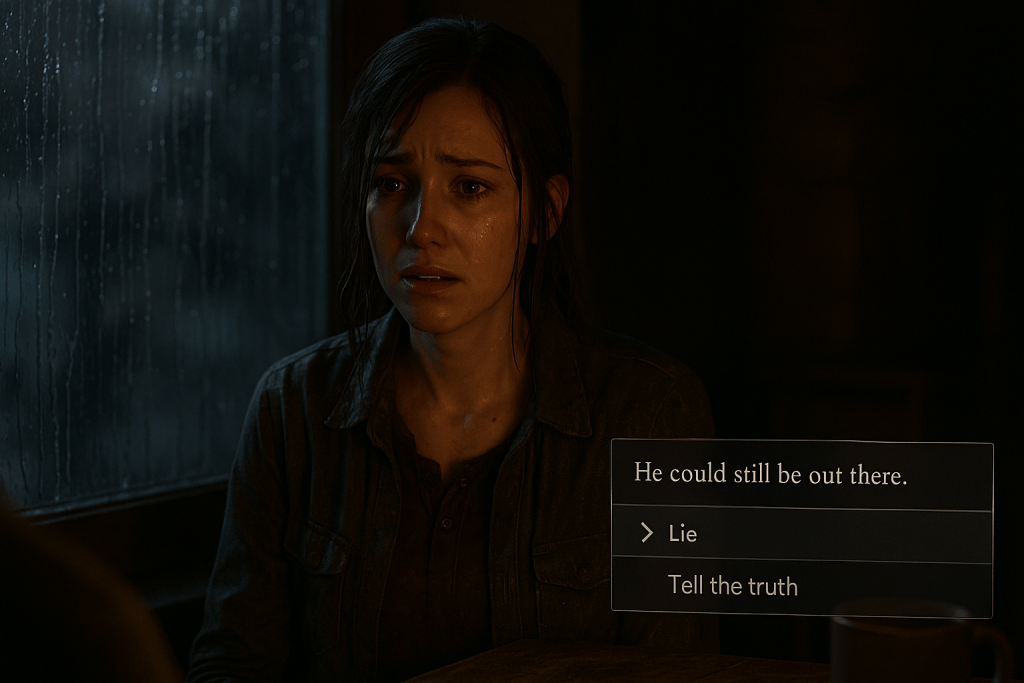Choose the "Lie" dialogue option

pyautogui.click(x=683, y=534)
